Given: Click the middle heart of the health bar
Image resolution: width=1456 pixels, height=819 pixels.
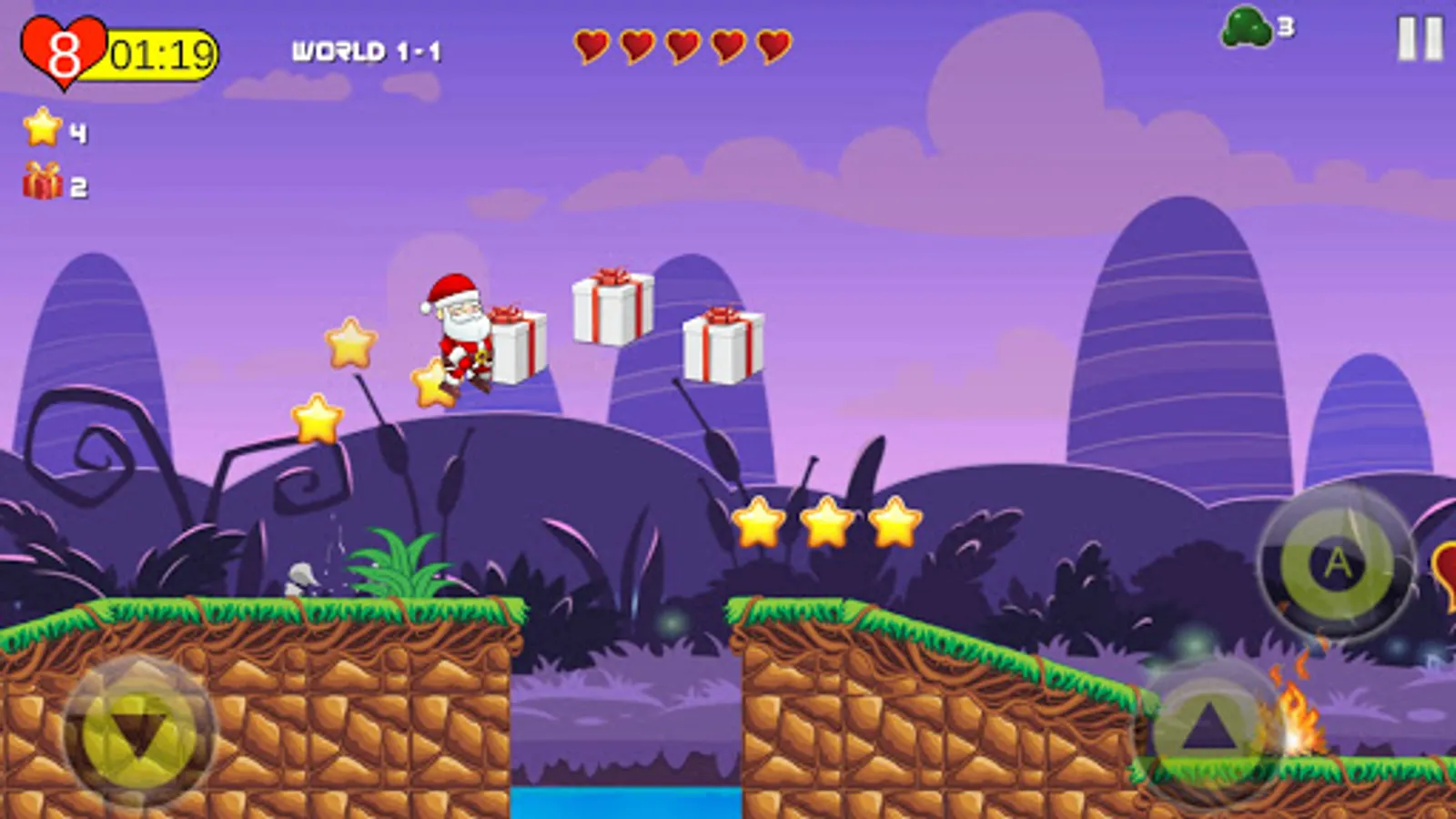Looking at the screenshot, I should point(682,44).
